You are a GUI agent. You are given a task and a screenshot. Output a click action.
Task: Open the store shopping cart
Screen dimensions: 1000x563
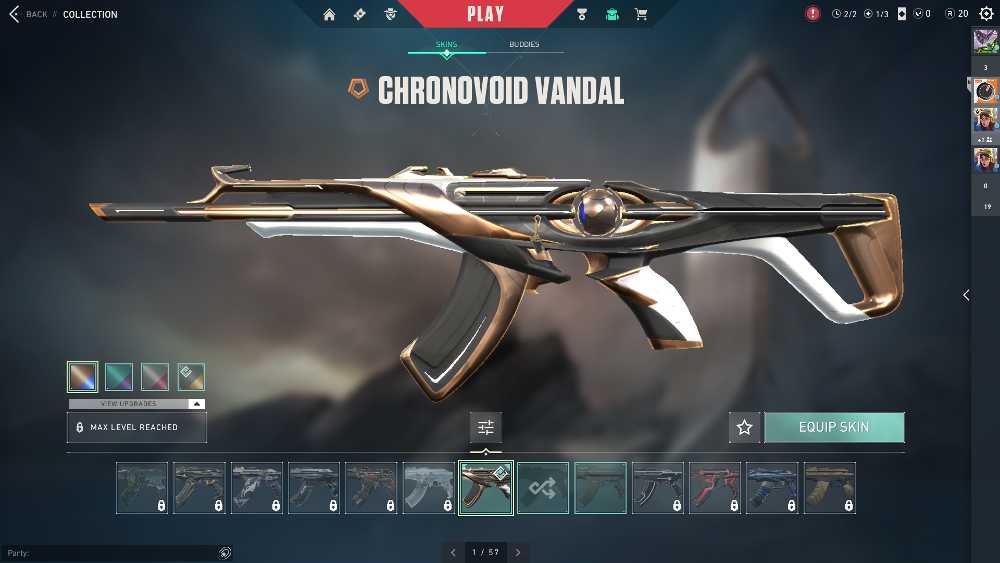[x=641, y=14]
